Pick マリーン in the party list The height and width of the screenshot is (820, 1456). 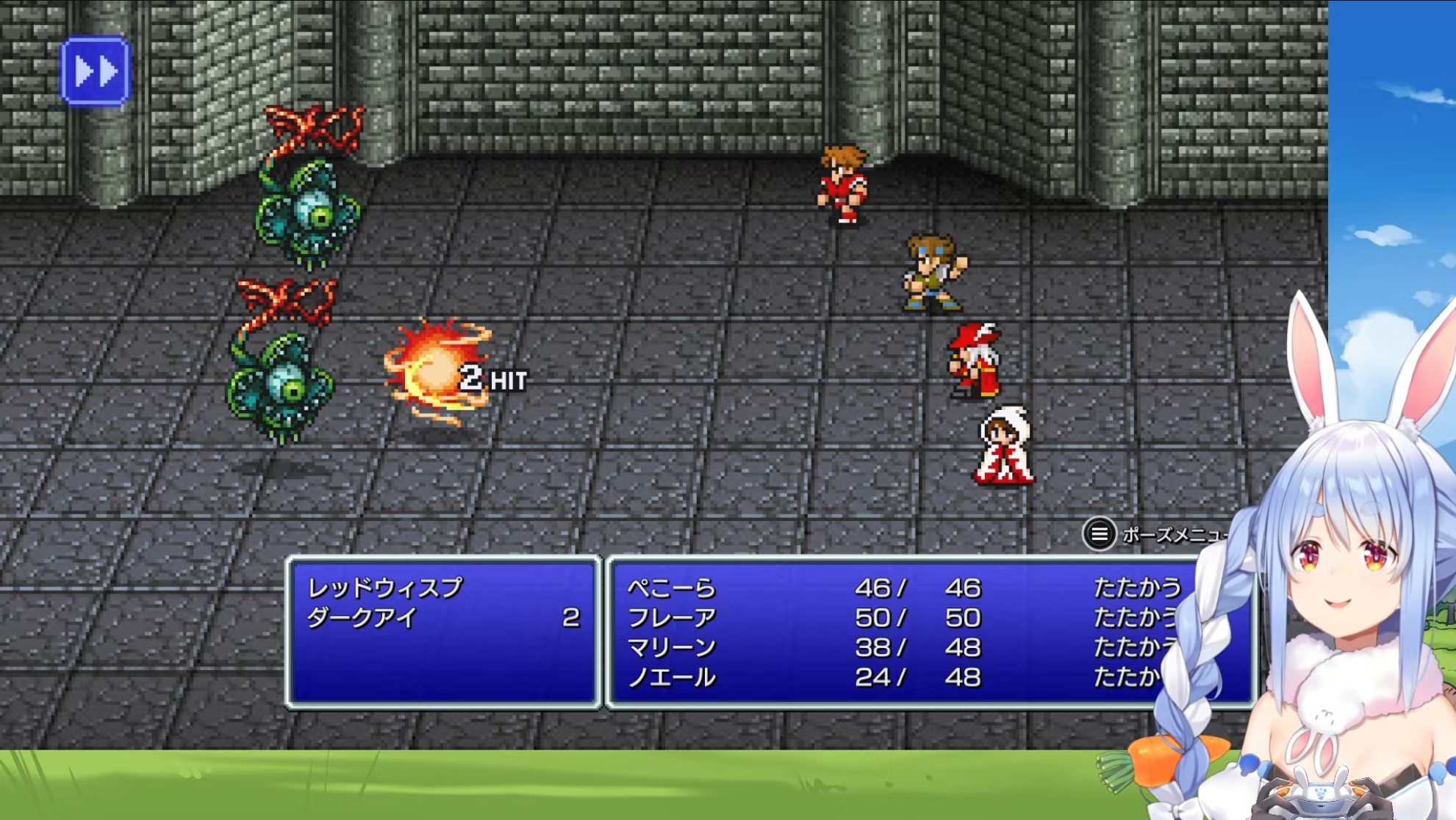(671, 647)
